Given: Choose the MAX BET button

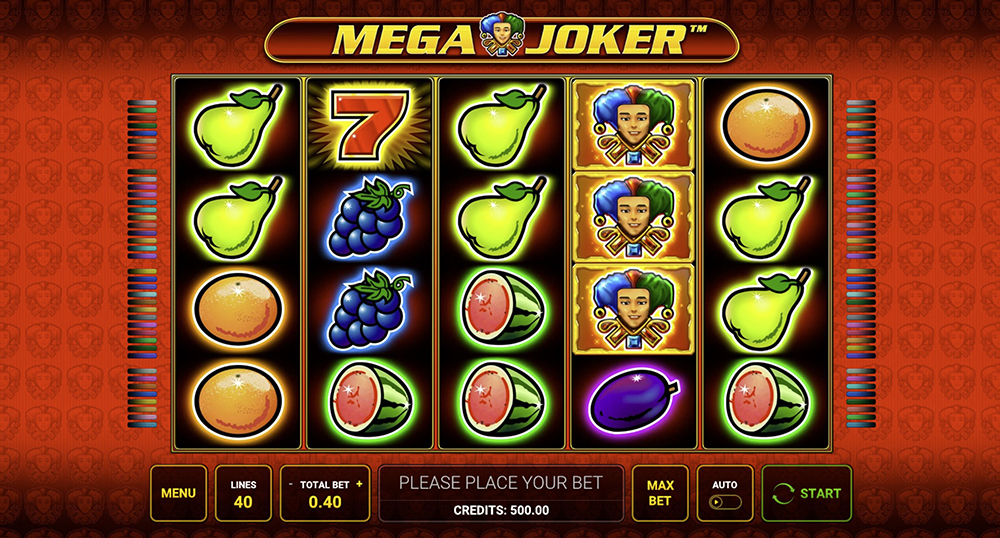Looking at the screenshot, I should [660, 493].
